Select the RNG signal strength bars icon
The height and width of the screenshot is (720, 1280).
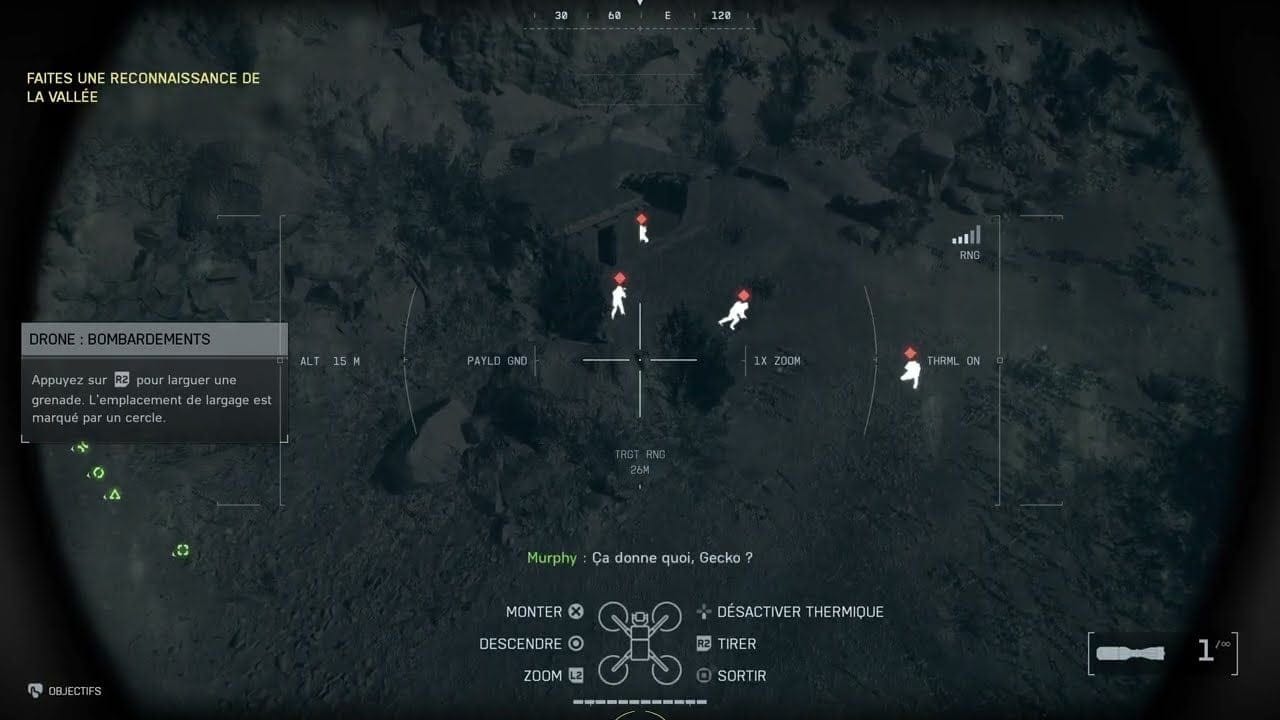point(965,236)
